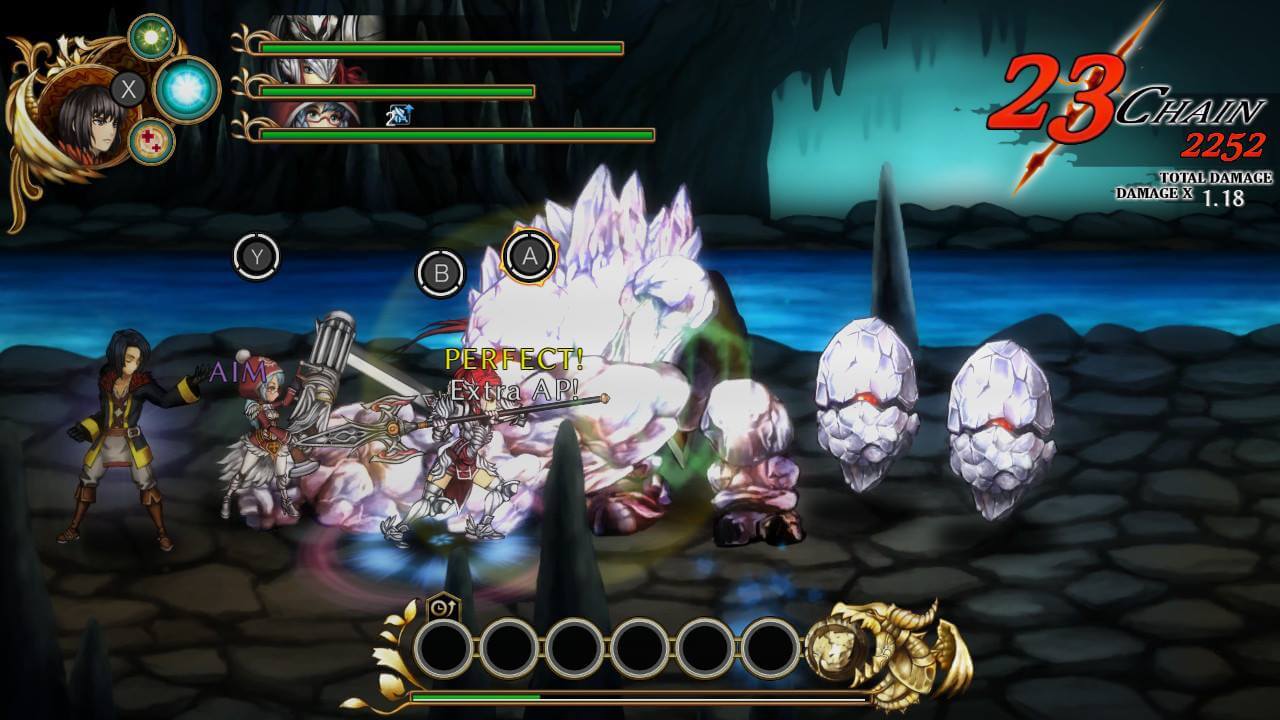Select the glasses-wearing party member portrait
The height and width of the screenshot is (720, 1280).
[x=325, y=114]
